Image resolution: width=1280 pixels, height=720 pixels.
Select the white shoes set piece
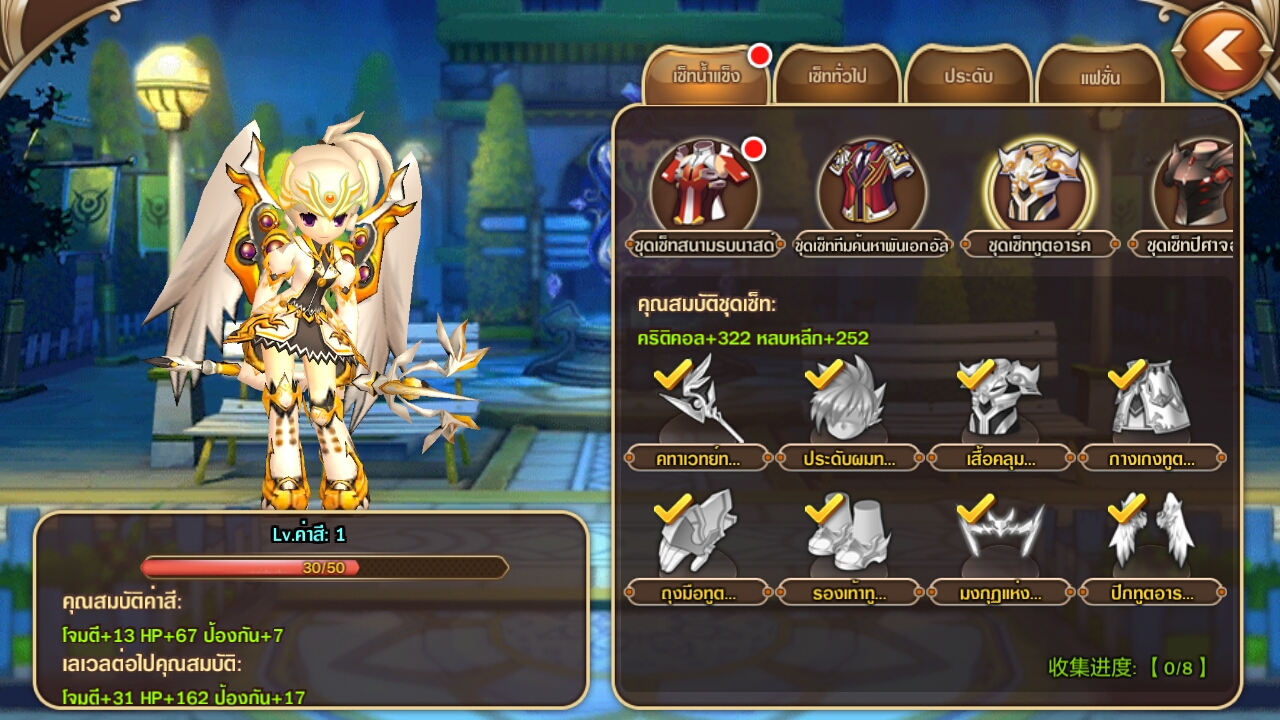click(x=849, y=537)
